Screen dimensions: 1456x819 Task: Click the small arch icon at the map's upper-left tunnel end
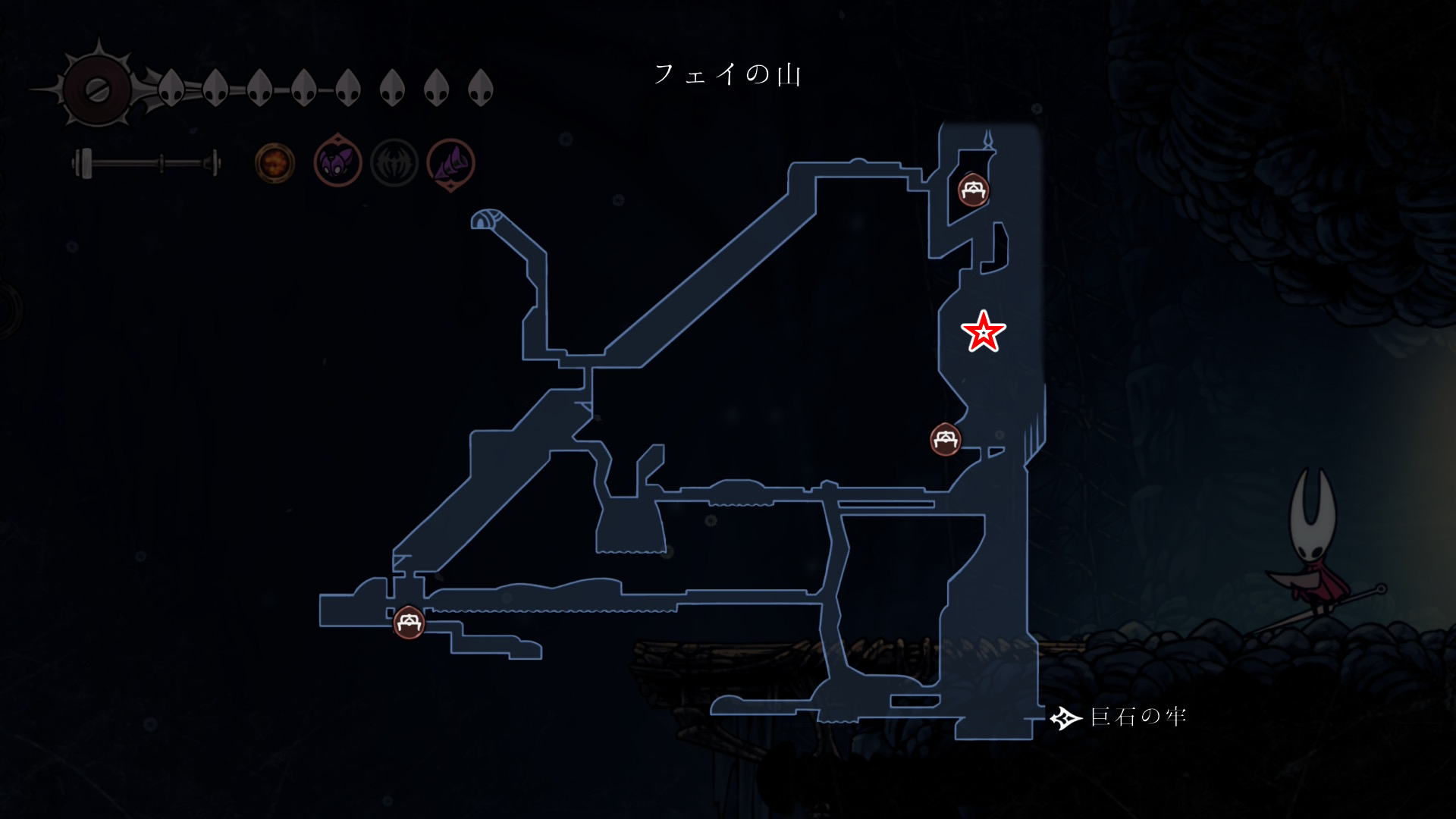click(x=485, y=219)
